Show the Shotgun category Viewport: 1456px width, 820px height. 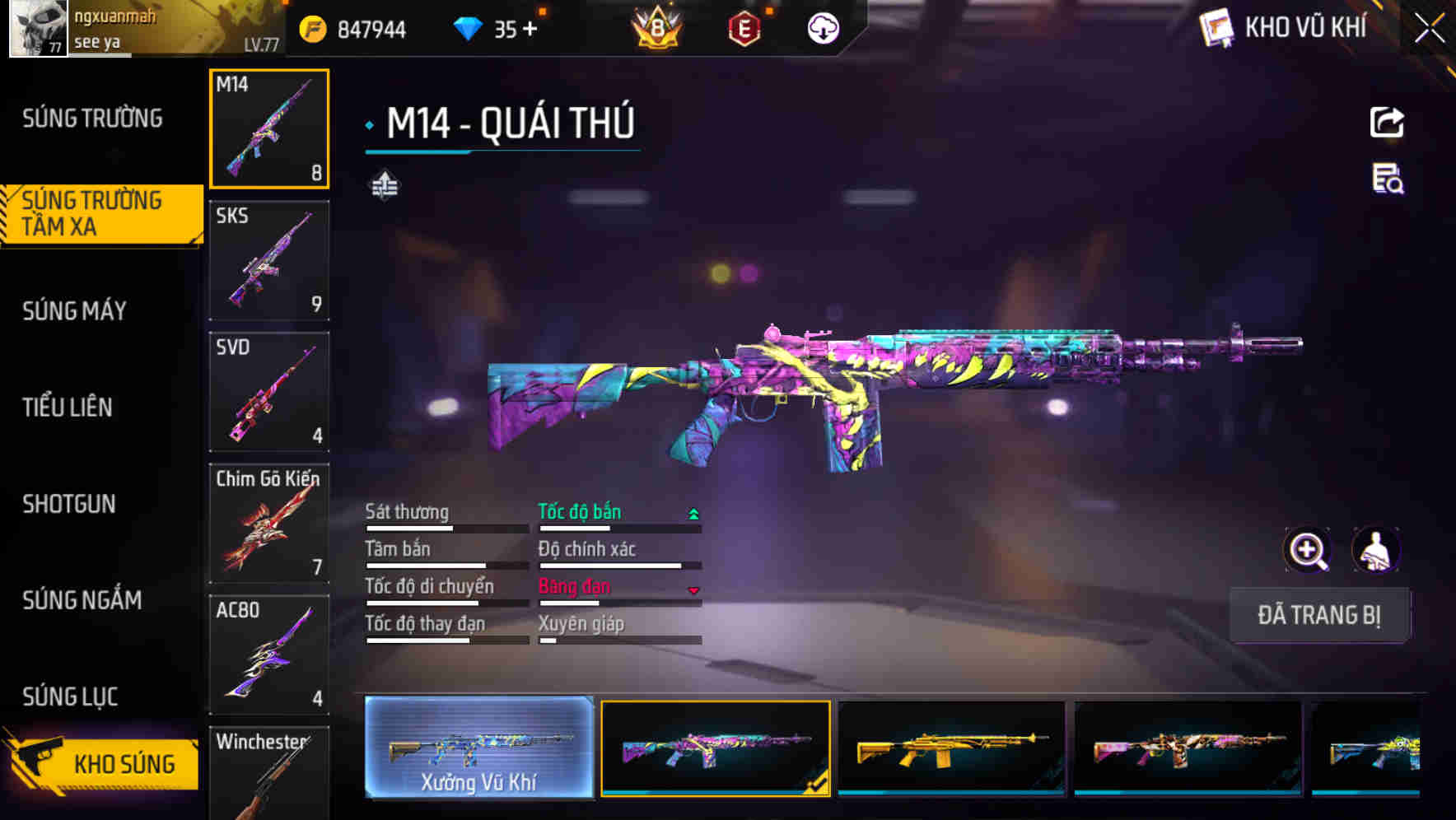(x=69, y=504)
